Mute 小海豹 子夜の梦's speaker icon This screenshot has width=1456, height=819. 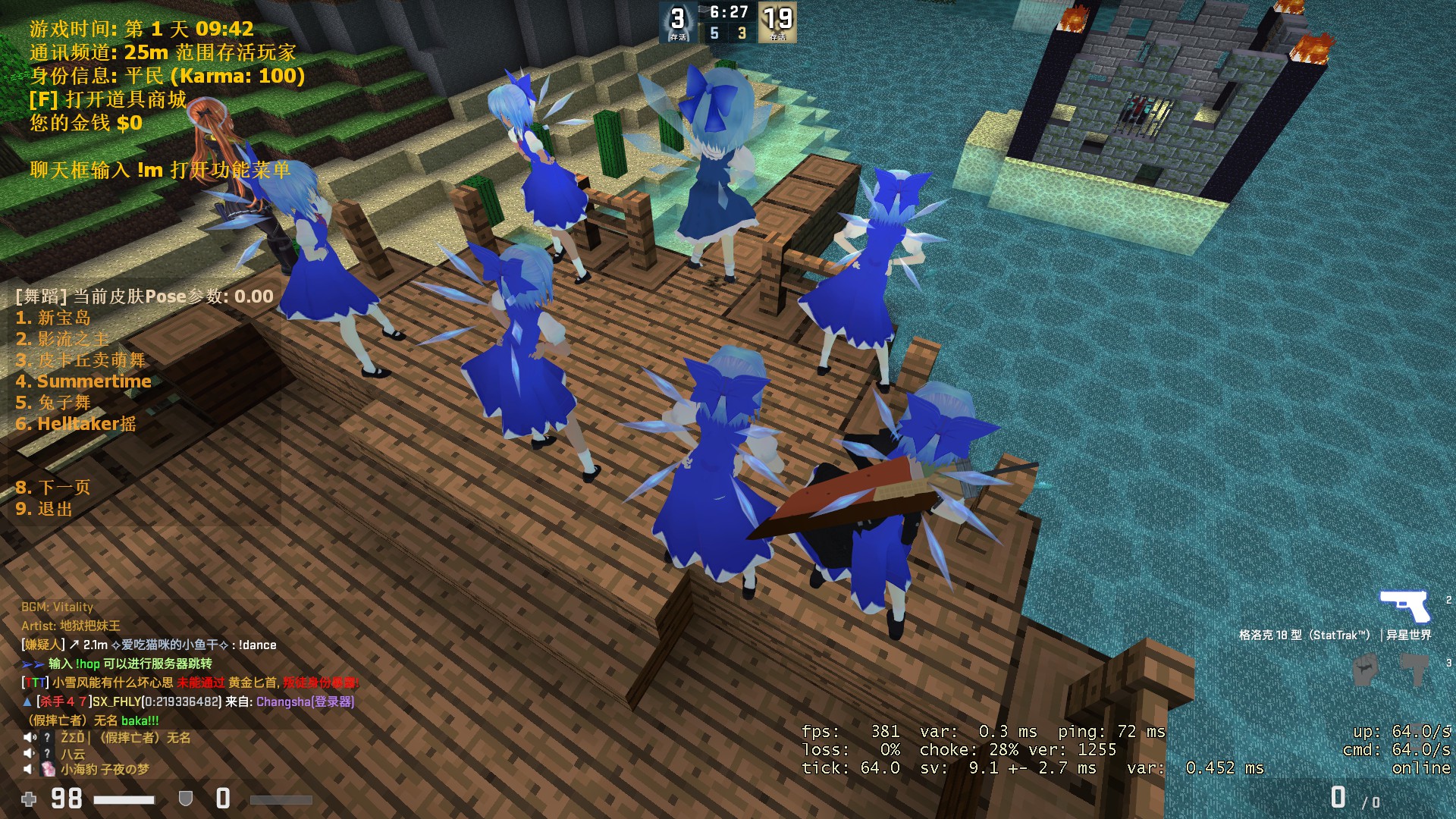click(27, 768)
